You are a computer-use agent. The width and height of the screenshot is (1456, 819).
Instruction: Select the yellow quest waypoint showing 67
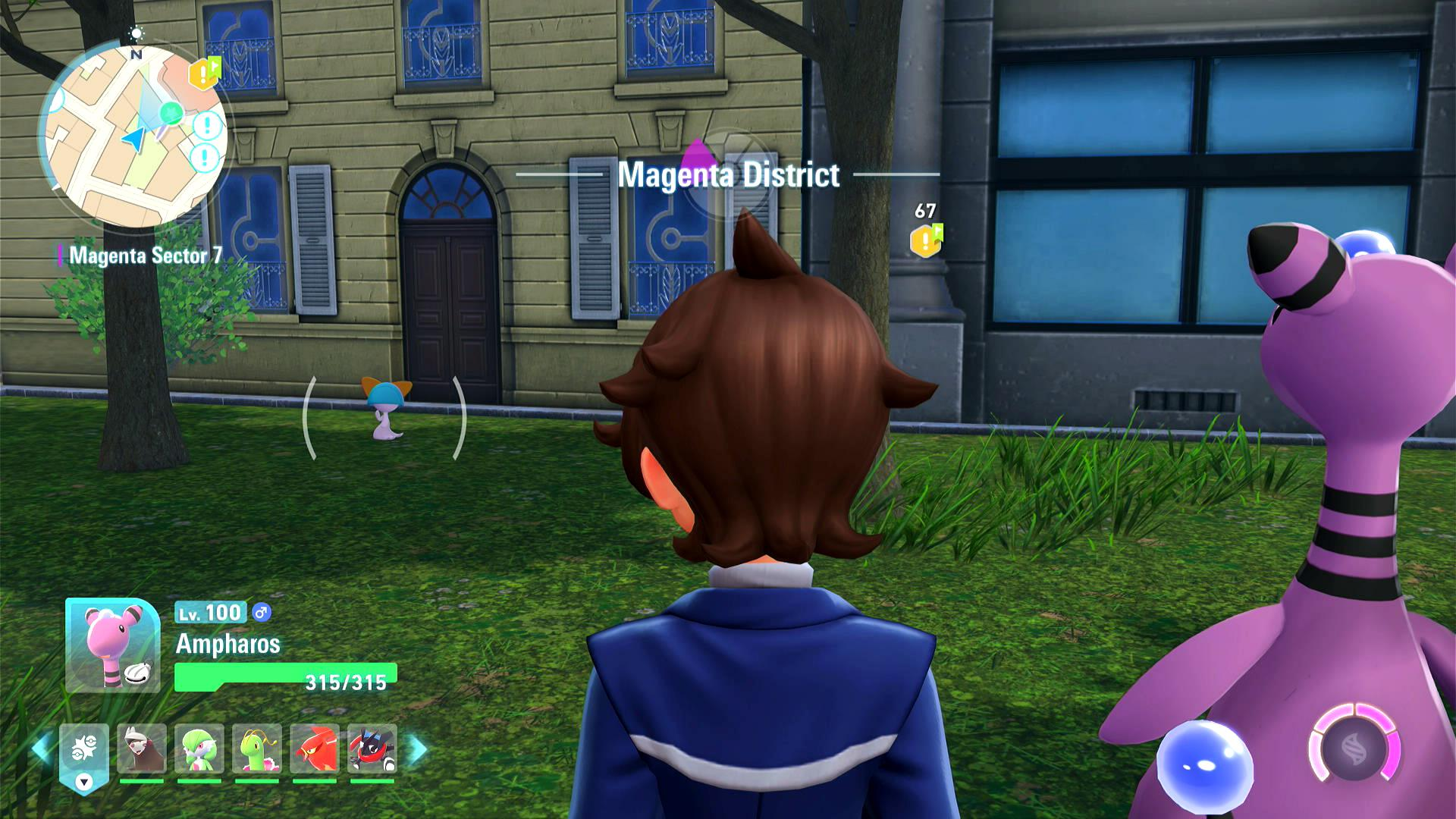[926, 240]
